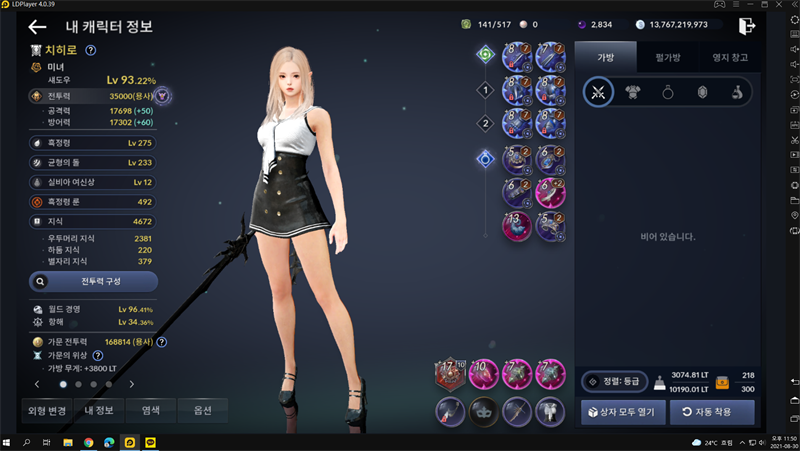Filter the bag by armor icon
Viewport: 800px width, 451px height.
(x=632, y=92)
